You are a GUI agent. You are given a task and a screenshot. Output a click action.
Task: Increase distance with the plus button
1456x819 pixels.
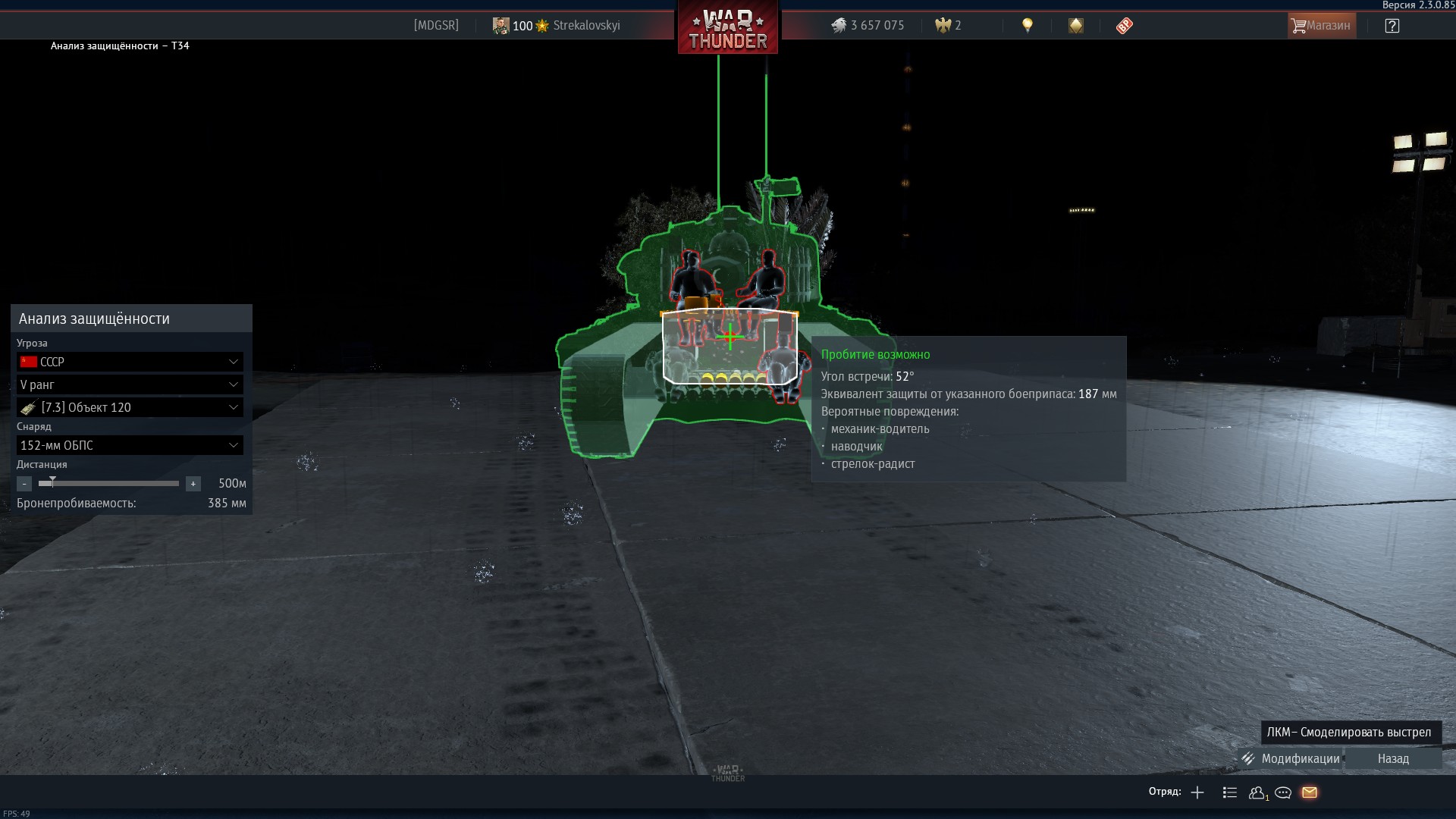[x=193, y=484]
